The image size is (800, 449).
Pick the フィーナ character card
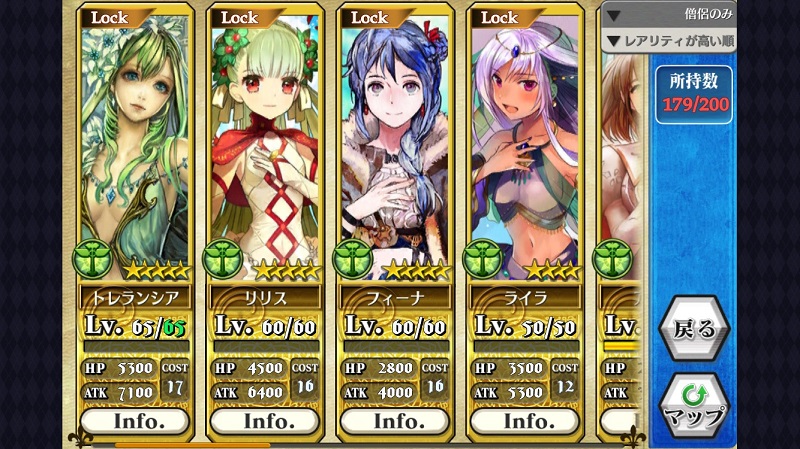[x=394, y=150]
